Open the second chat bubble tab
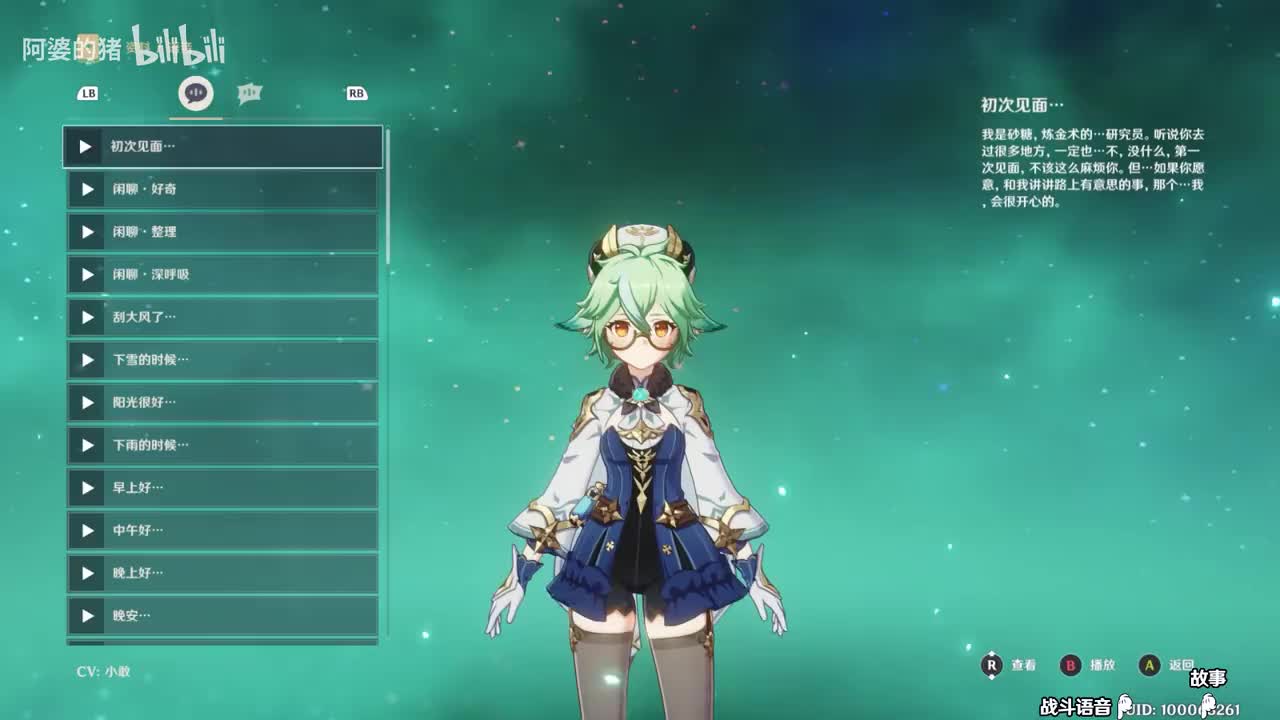The image size is (1280, 720). click(x=249, y=93)
